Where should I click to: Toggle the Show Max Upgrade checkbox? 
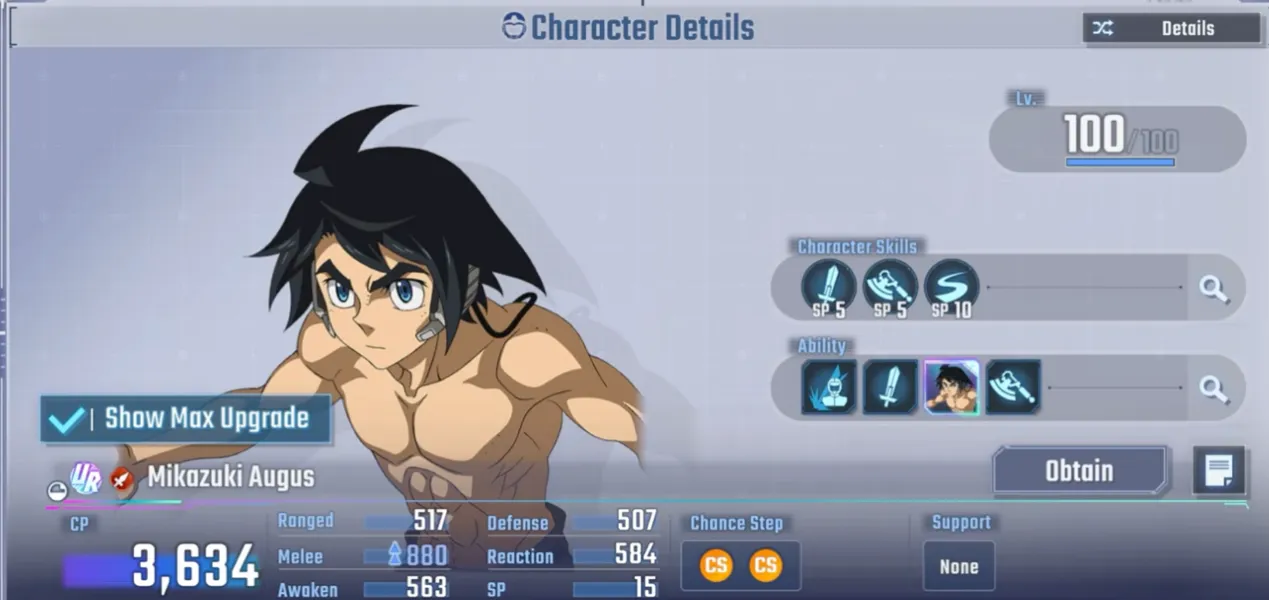pyautogui.click(x=68, y=419)
